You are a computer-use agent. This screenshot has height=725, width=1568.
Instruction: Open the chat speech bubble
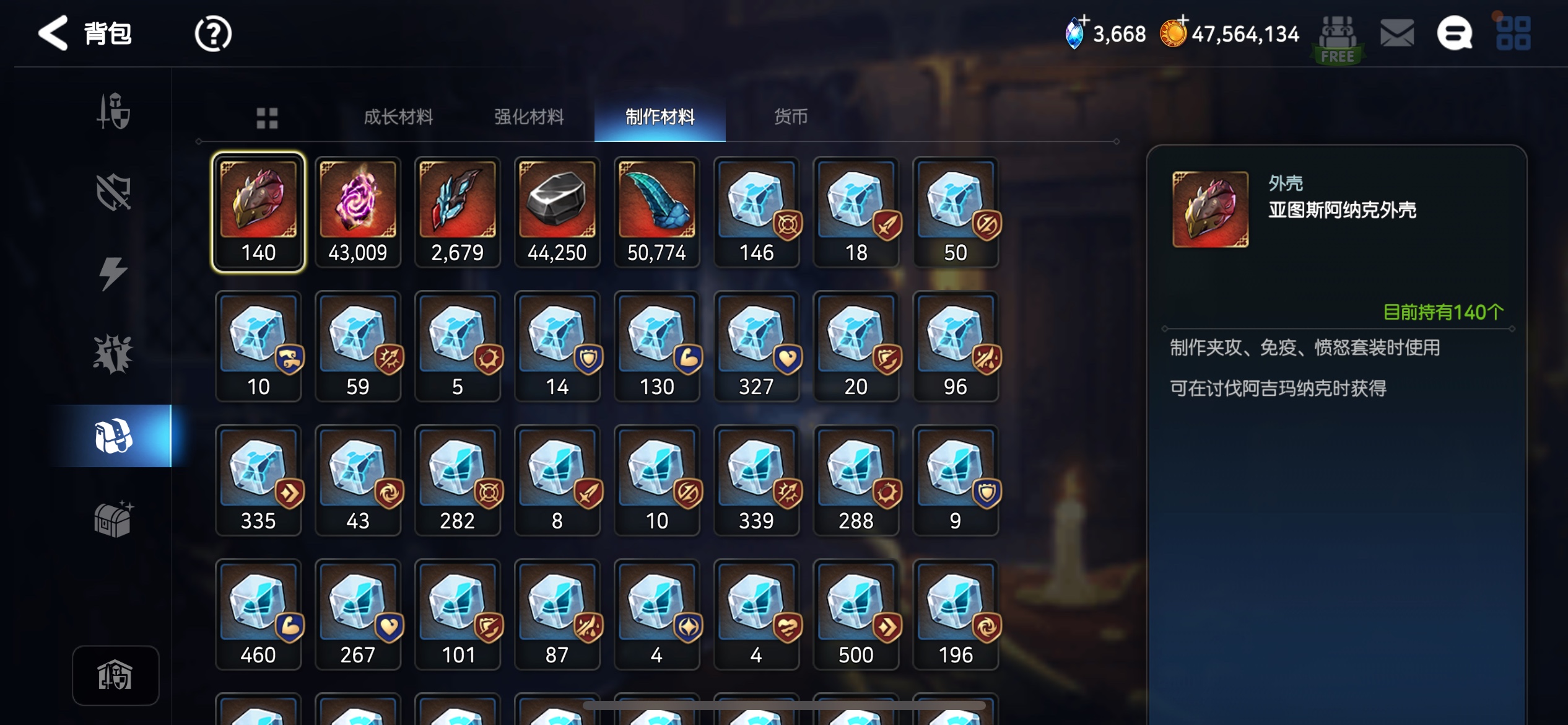pyautogui.click(x=1453, y=33)
